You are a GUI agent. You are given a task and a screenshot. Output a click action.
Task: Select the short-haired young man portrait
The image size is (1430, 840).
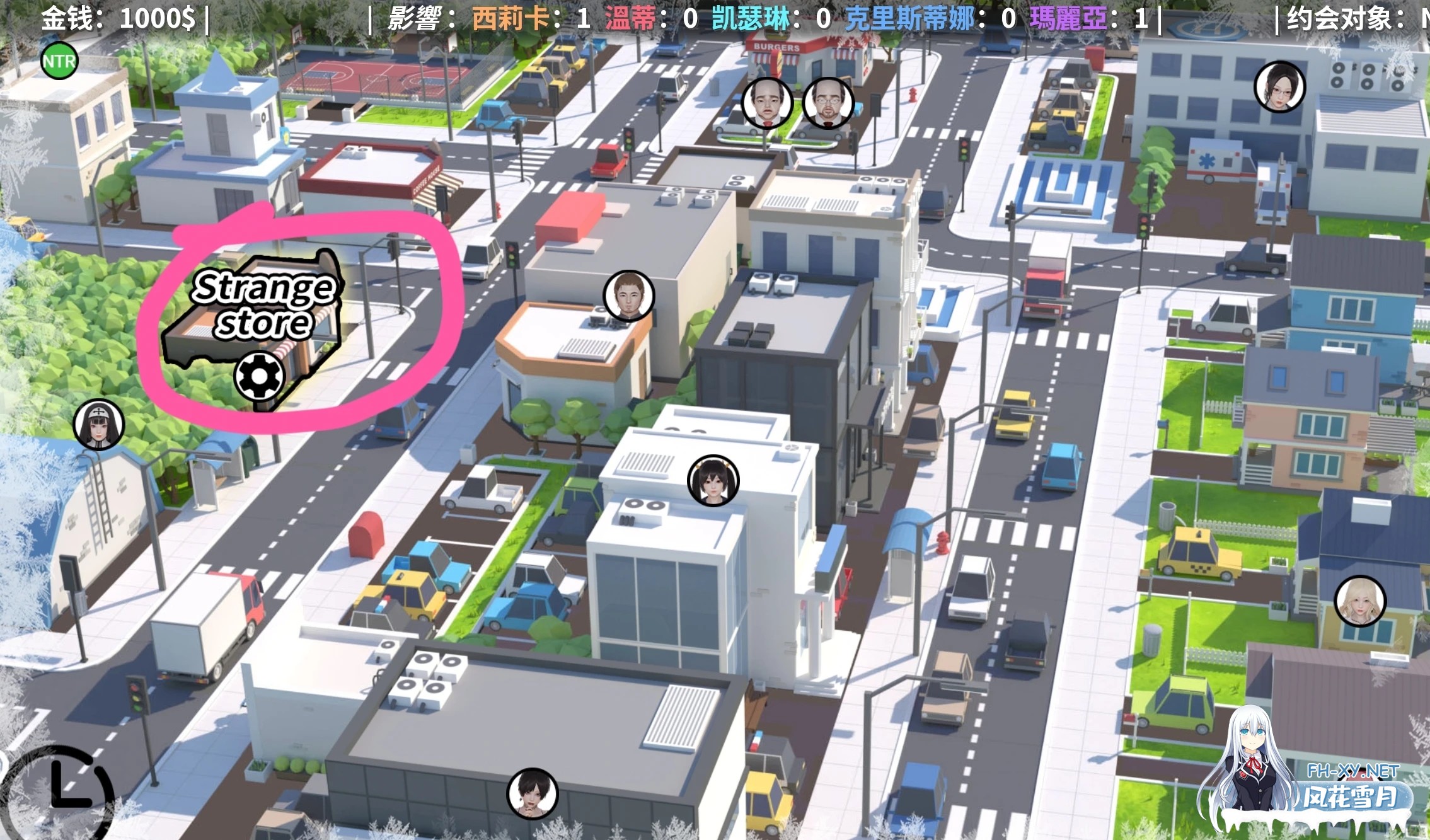click(628, 296)
